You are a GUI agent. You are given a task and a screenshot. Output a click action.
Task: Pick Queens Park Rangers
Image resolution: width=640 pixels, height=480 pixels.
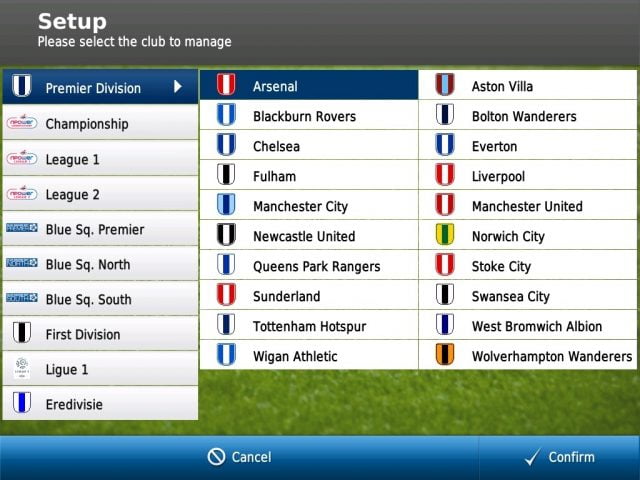tap(308, 266)
